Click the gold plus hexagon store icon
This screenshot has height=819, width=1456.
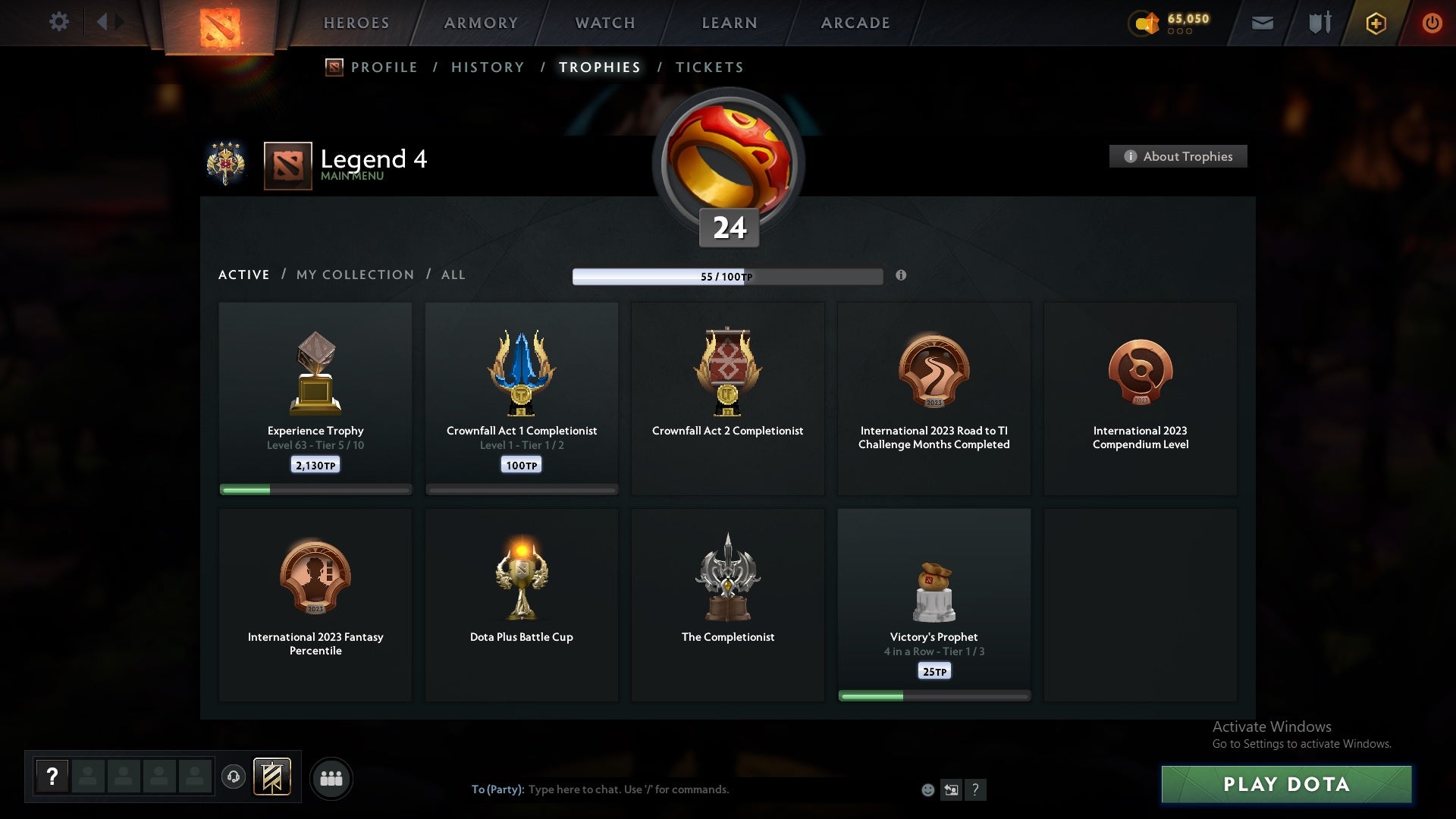click(x=1375, y=23)
